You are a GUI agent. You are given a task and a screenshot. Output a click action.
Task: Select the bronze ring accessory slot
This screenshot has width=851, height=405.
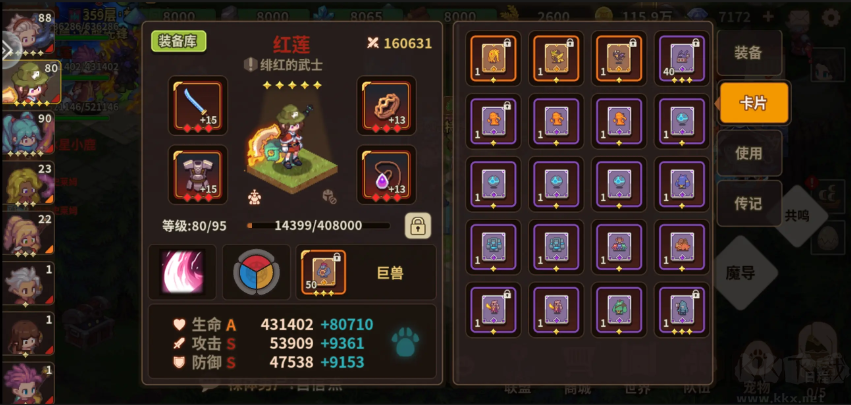(x=385, y=106)
